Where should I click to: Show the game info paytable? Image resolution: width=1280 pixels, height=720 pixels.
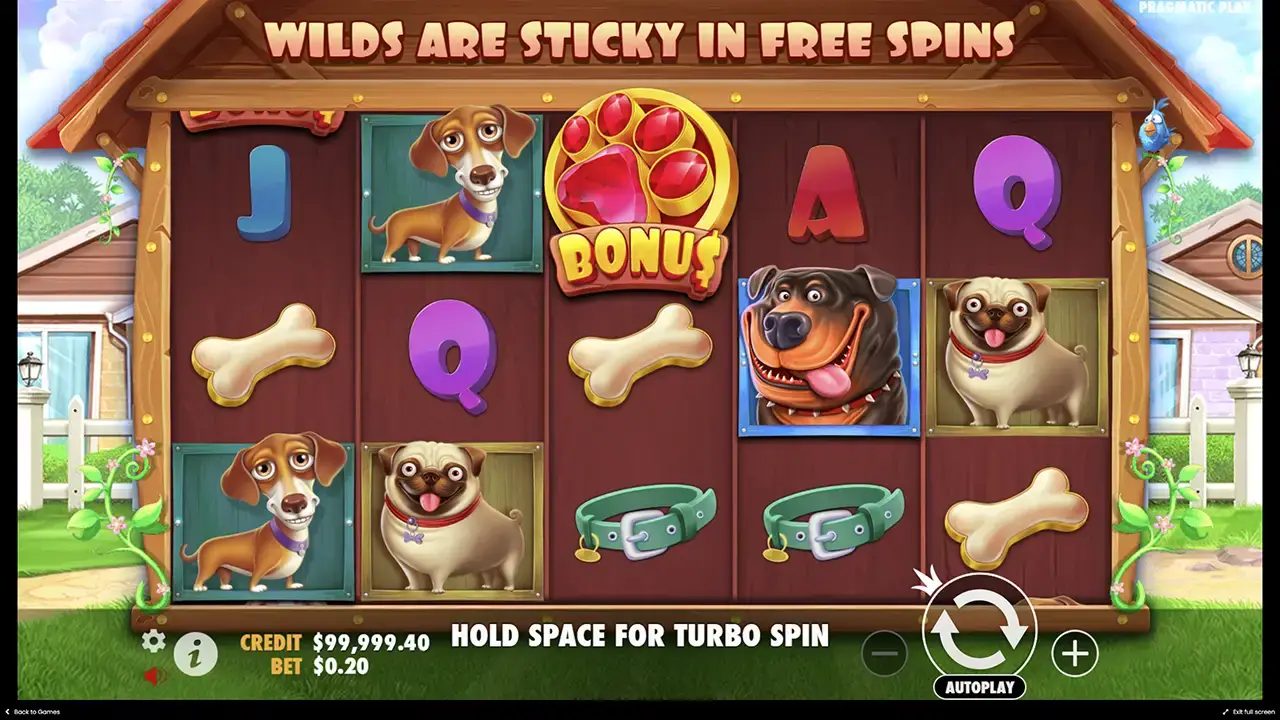click(196, 654)
